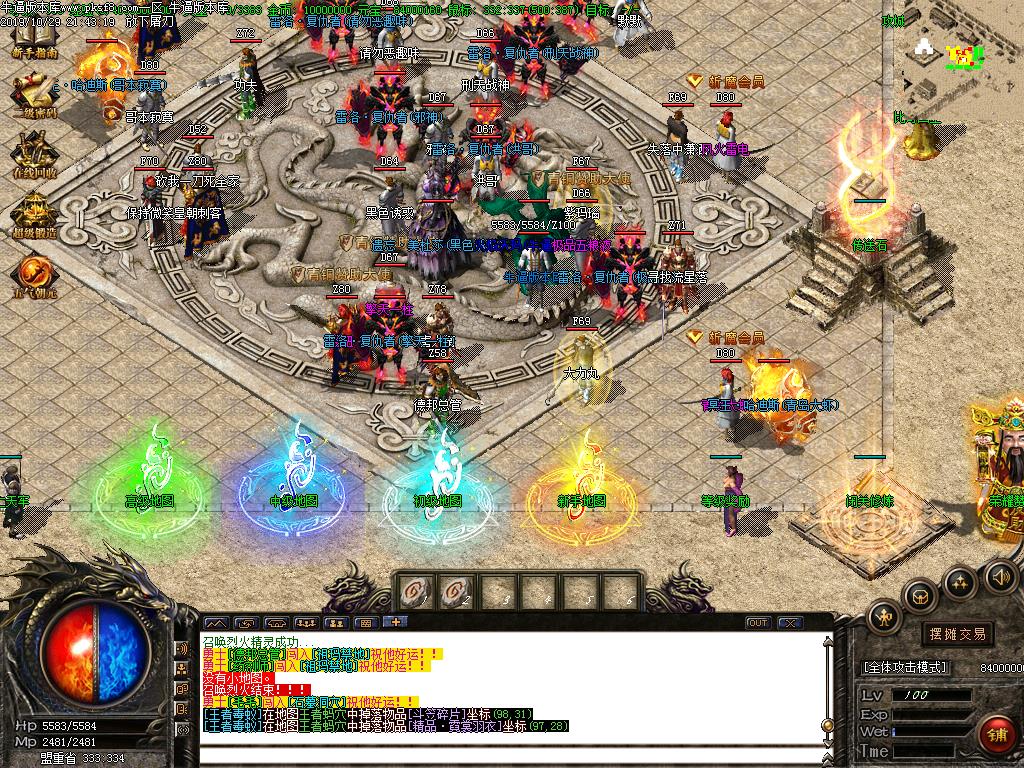Click the mountain icon on chat toolbar
This screenshot has width=1024, height=768.
[x=217, y=623]
